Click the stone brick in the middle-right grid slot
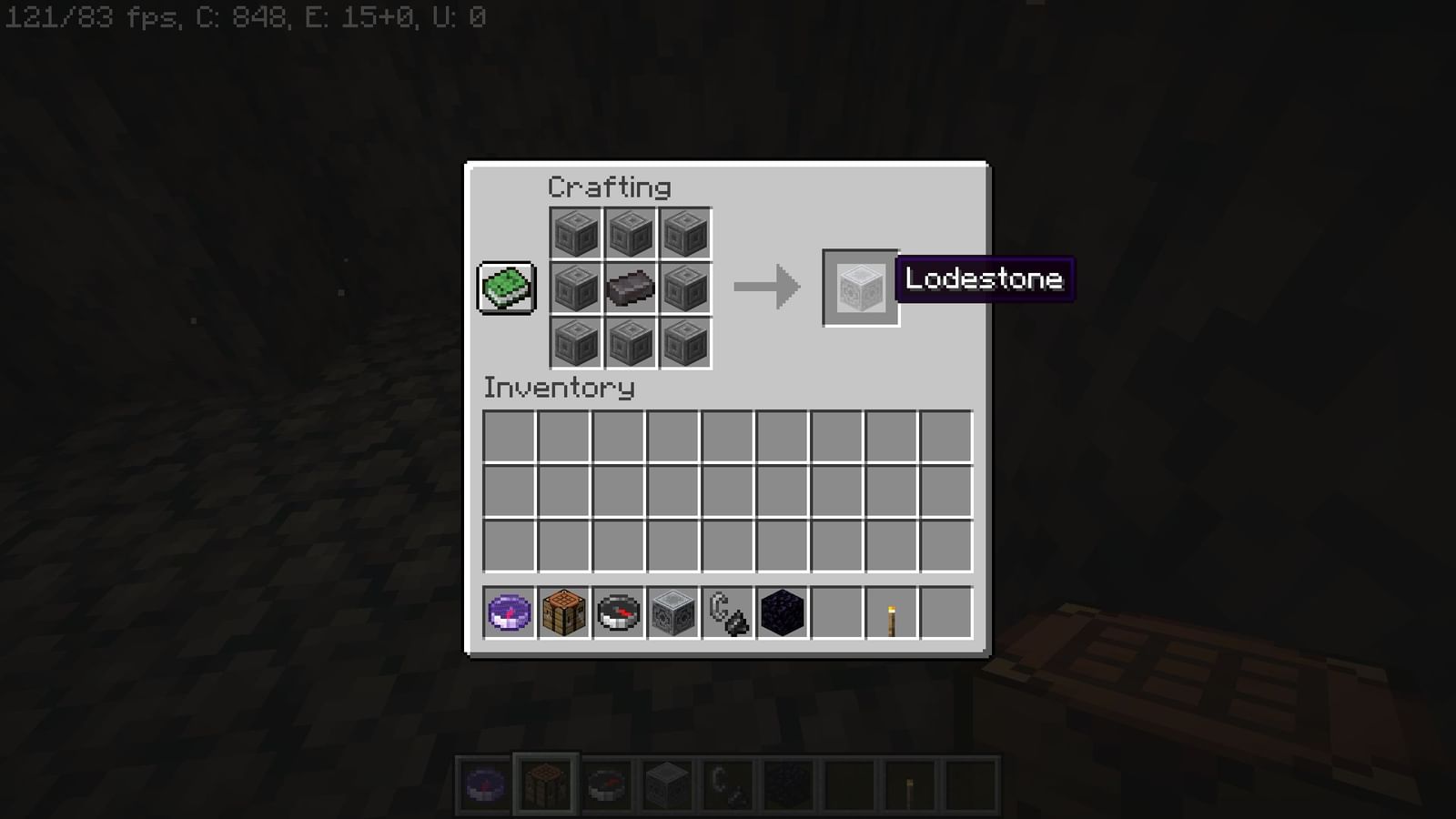Viewport: 1456px width, 819px height. 684,287
